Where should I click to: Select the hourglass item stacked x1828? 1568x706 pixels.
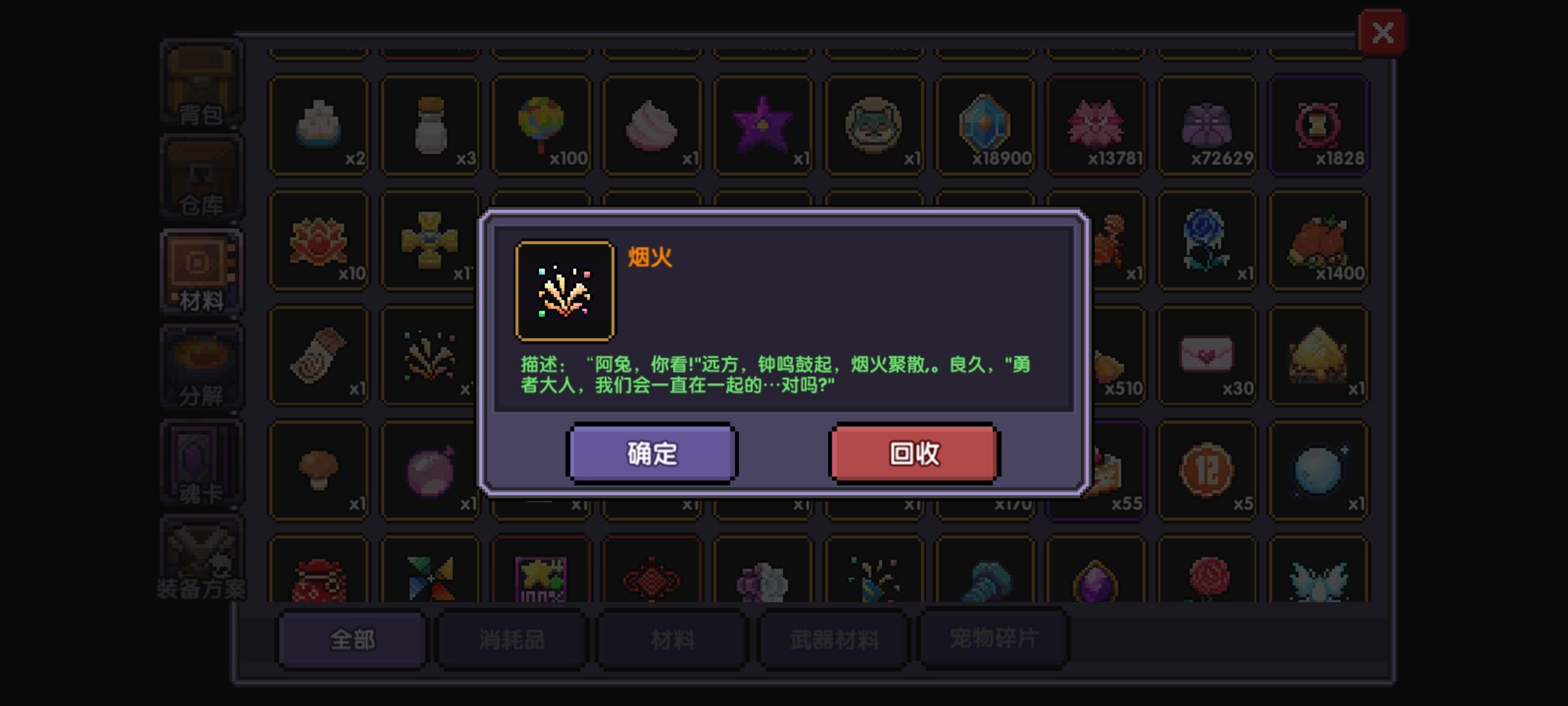tap(1319, 124)
